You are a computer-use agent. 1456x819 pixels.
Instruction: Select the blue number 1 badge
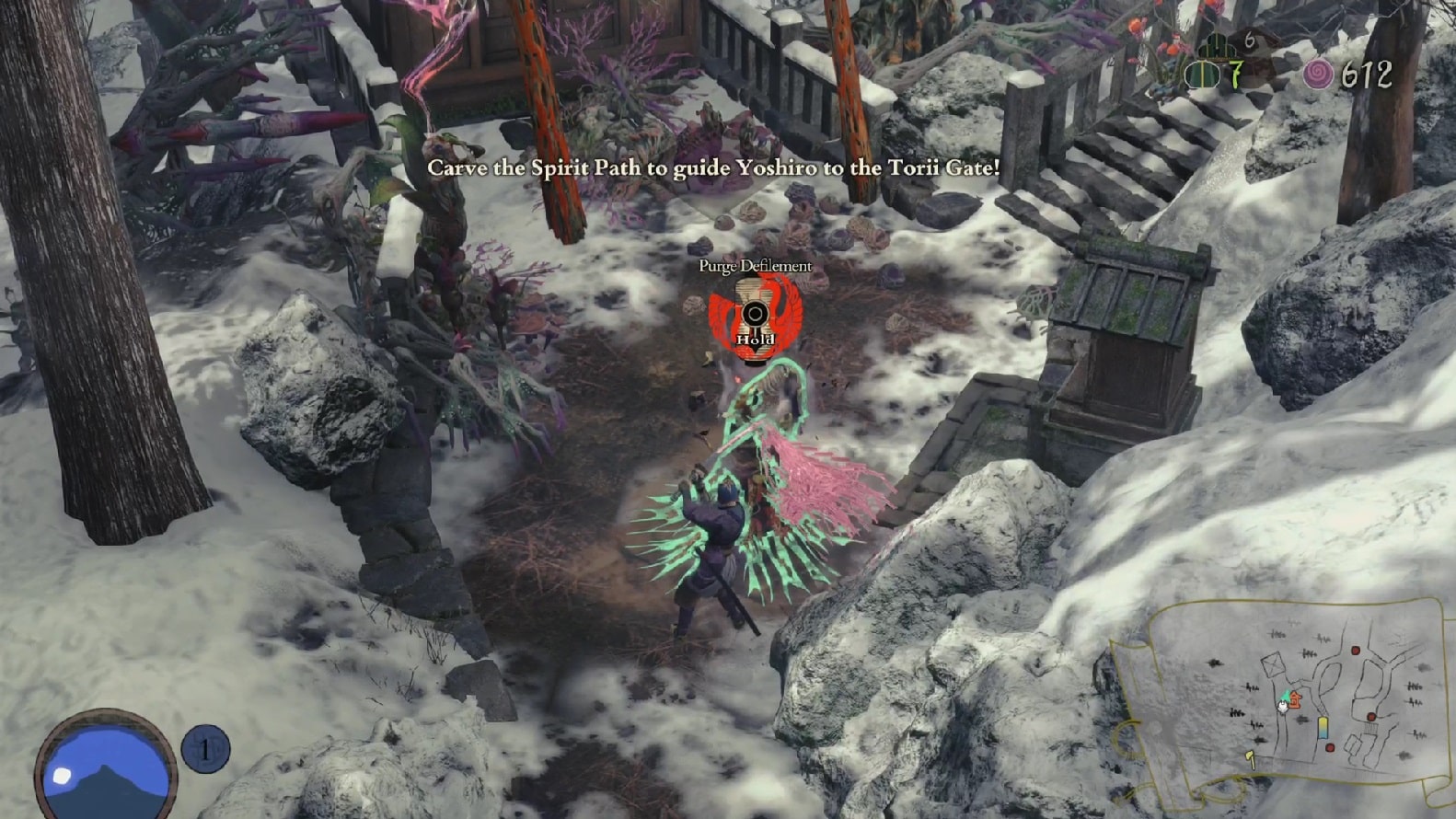pos(204,749)
